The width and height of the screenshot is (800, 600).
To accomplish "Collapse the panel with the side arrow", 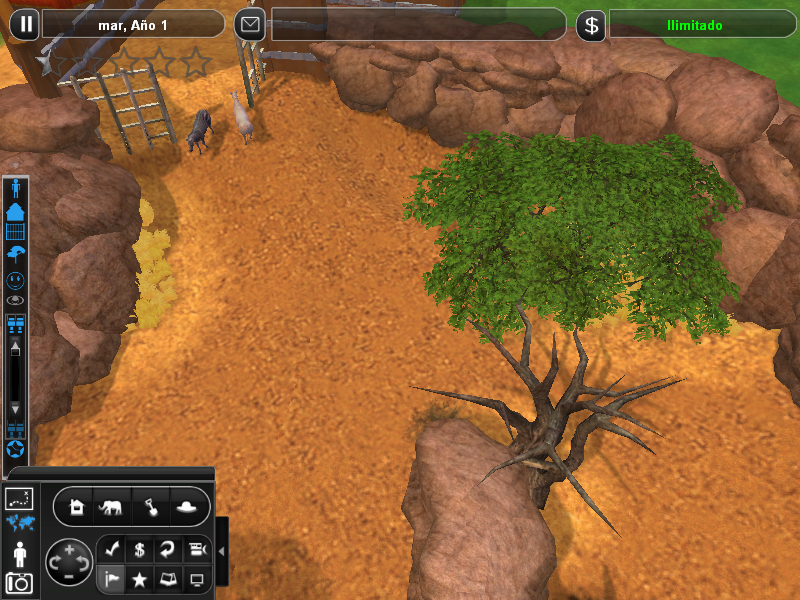I will click(222, 551).
